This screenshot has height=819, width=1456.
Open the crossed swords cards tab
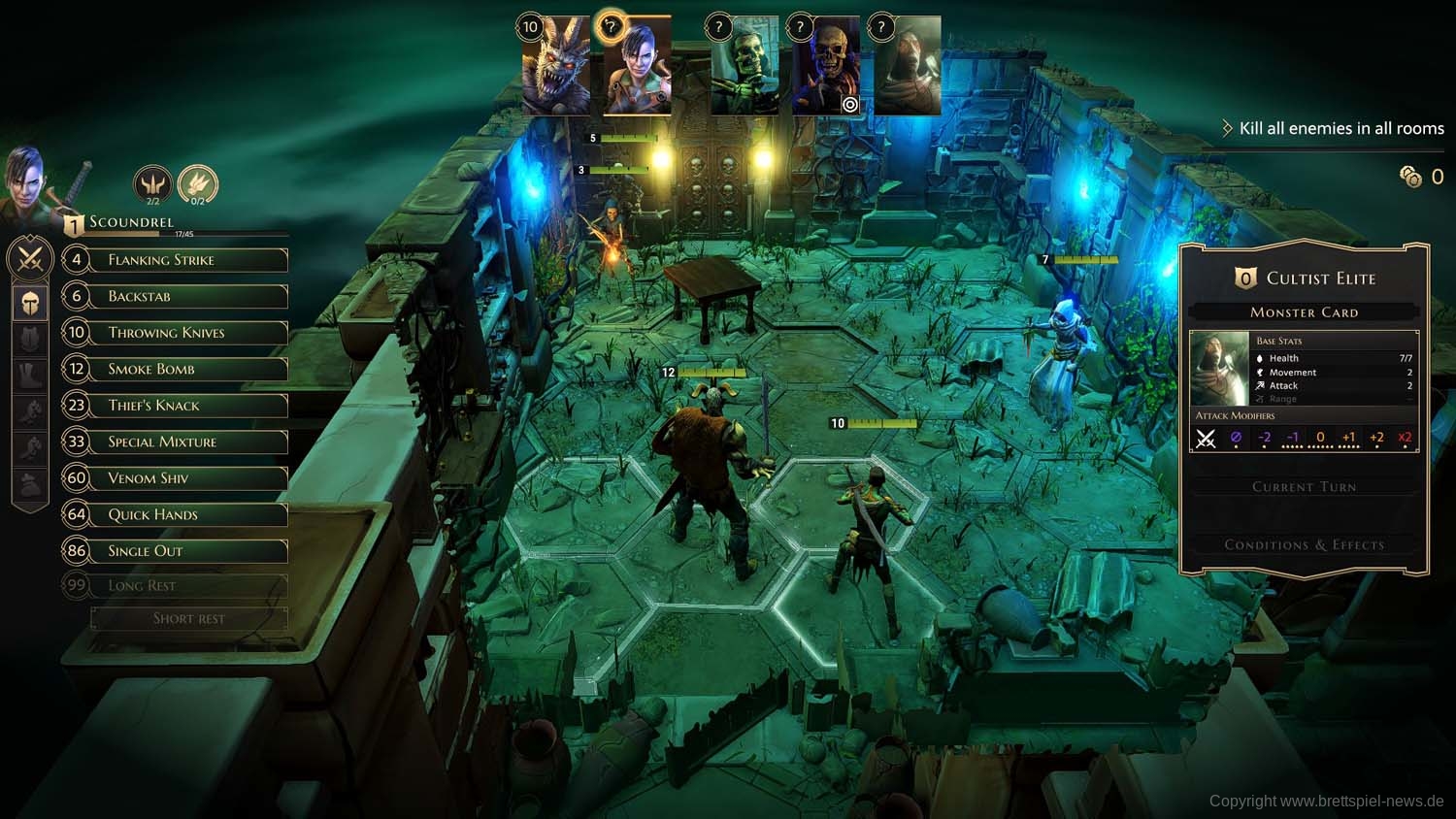point(30,259)
